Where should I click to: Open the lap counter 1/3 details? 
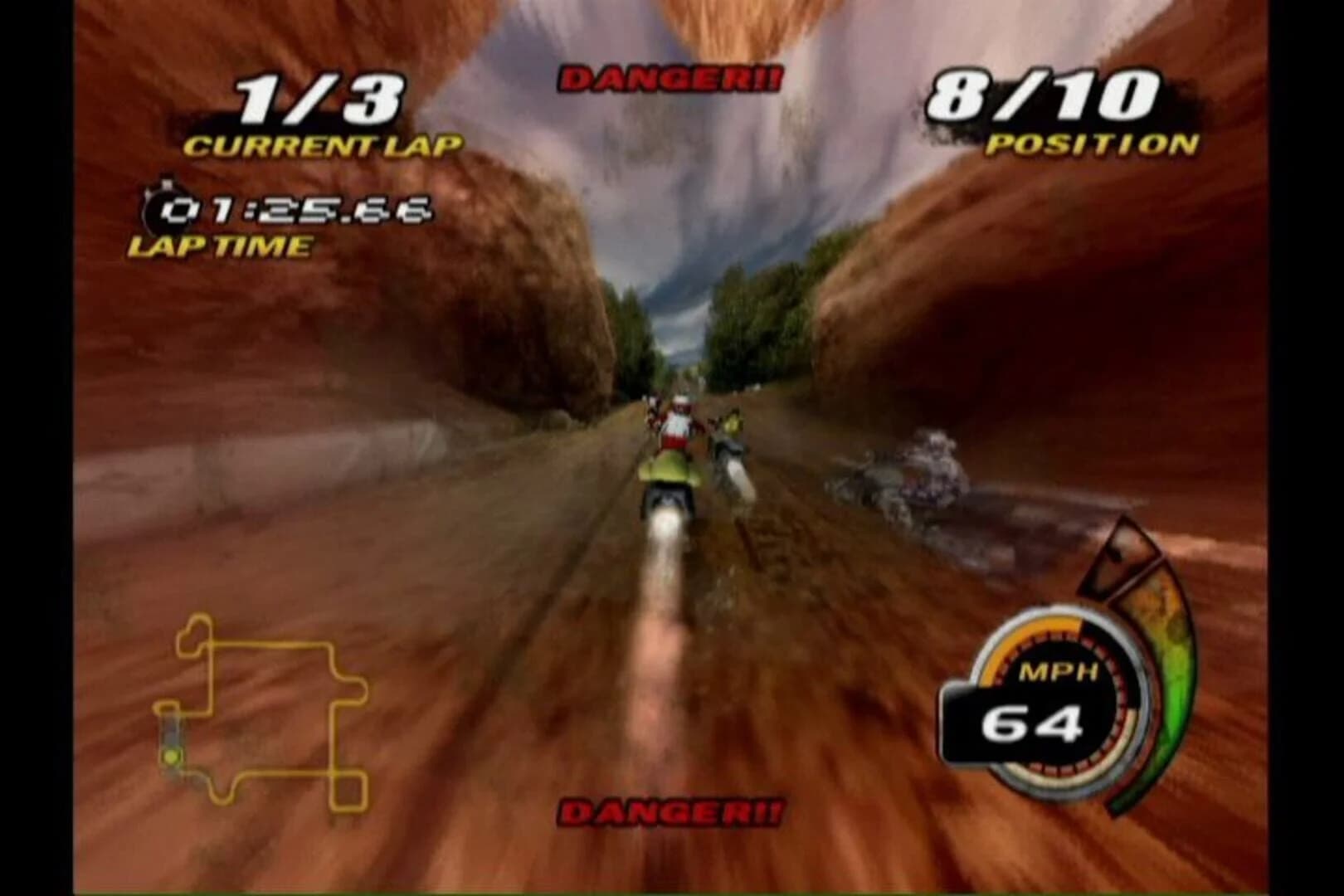[x=318, y=100]
